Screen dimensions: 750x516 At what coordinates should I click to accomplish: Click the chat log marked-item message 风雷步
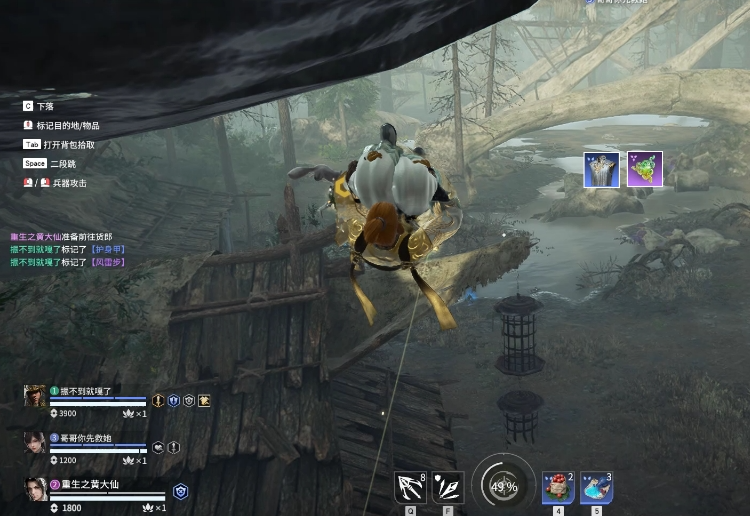tap(68, 262)
